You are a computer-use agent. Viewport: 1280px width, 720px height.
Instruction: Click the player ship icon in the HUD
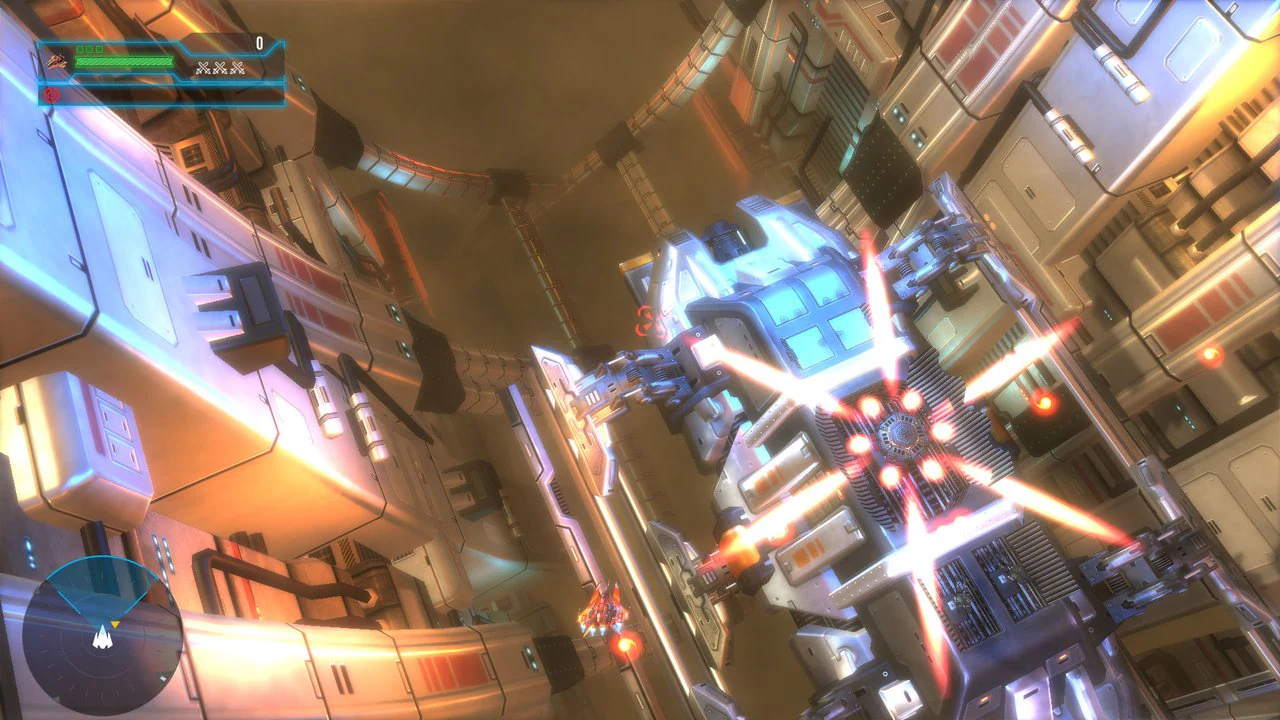click(56, 63)
